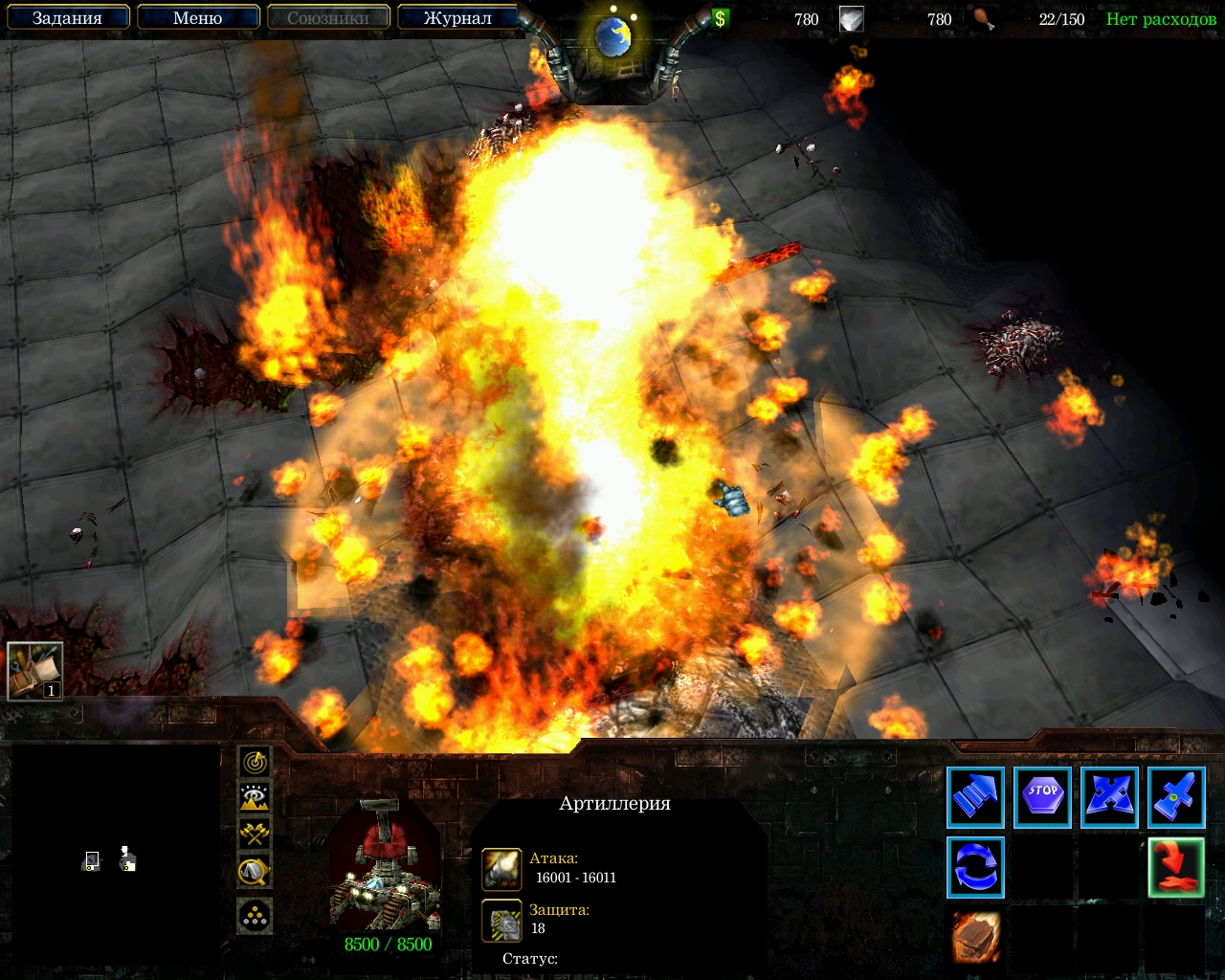Open the Задания quests menu
This screenshot has width=1225, height=980.
(x=67, y=18)
